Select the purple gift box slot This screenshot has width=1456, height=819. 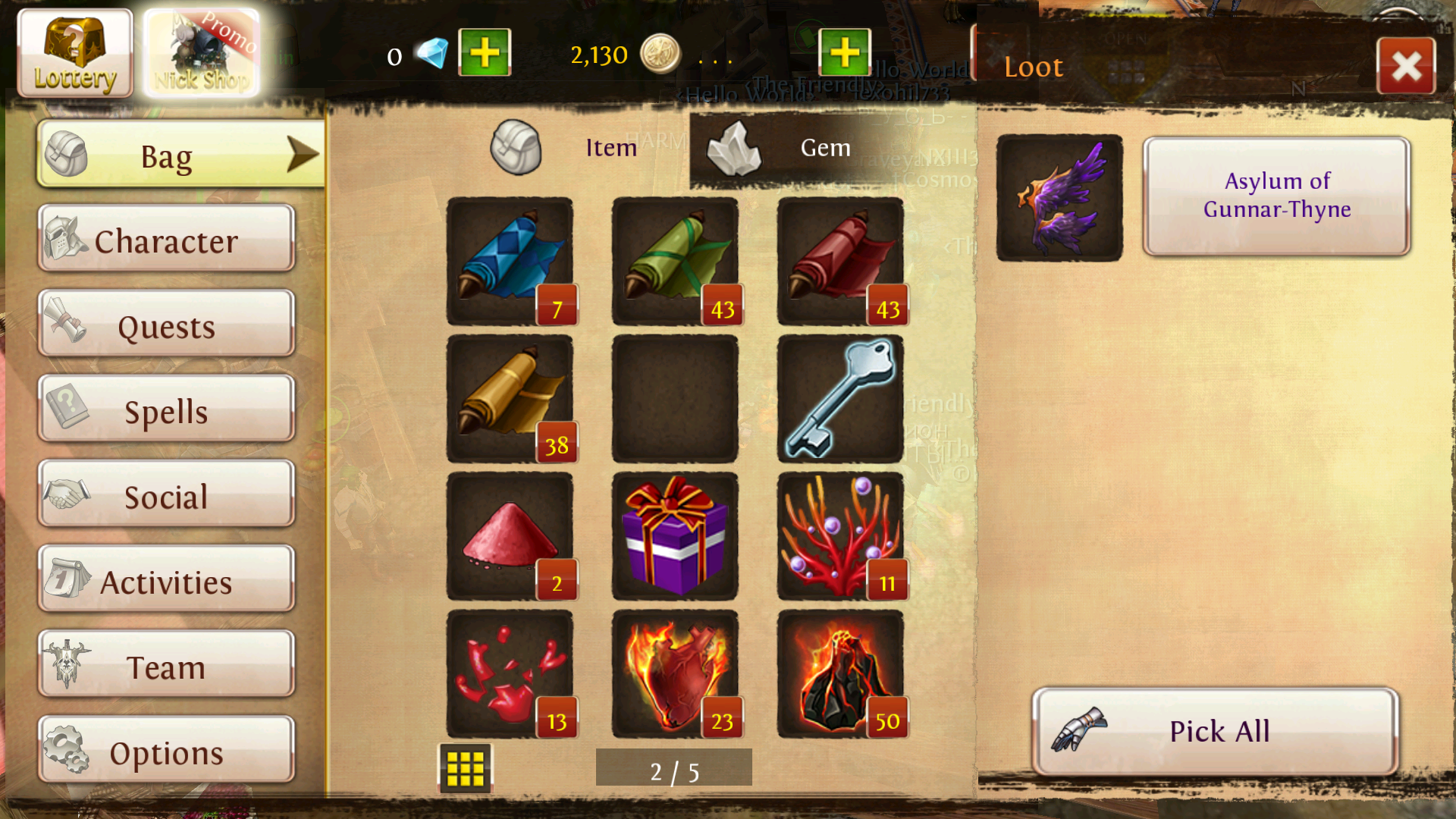[675, 536]
